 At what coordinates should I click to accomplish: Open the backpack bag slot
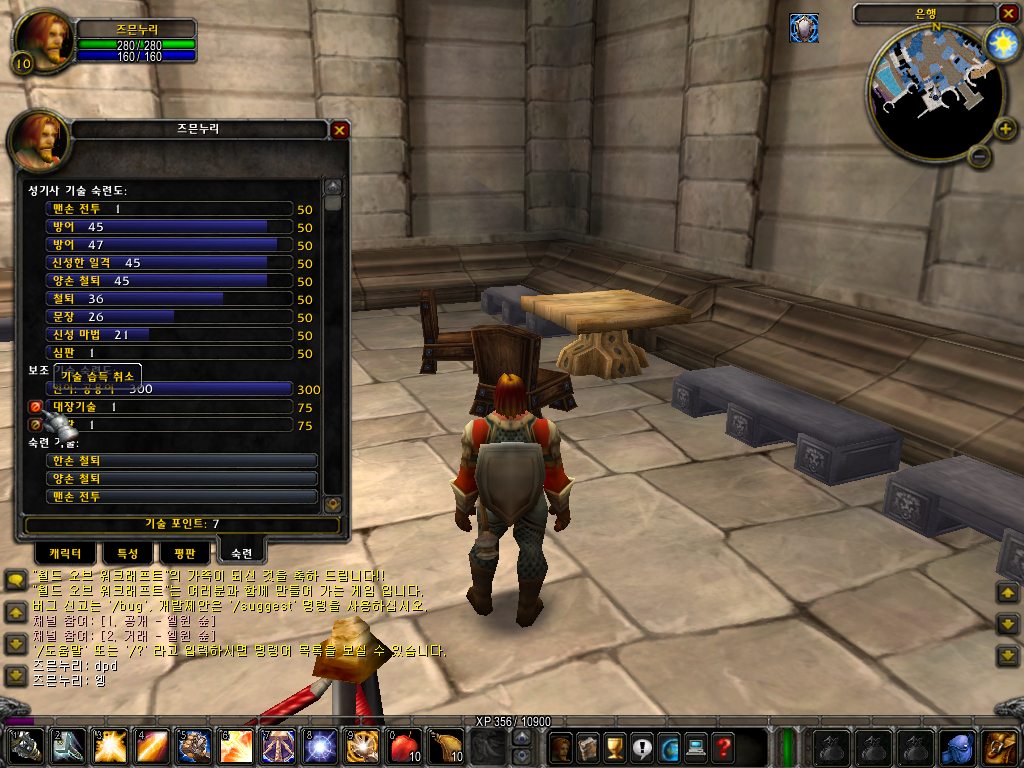click(x=999, y=746)
